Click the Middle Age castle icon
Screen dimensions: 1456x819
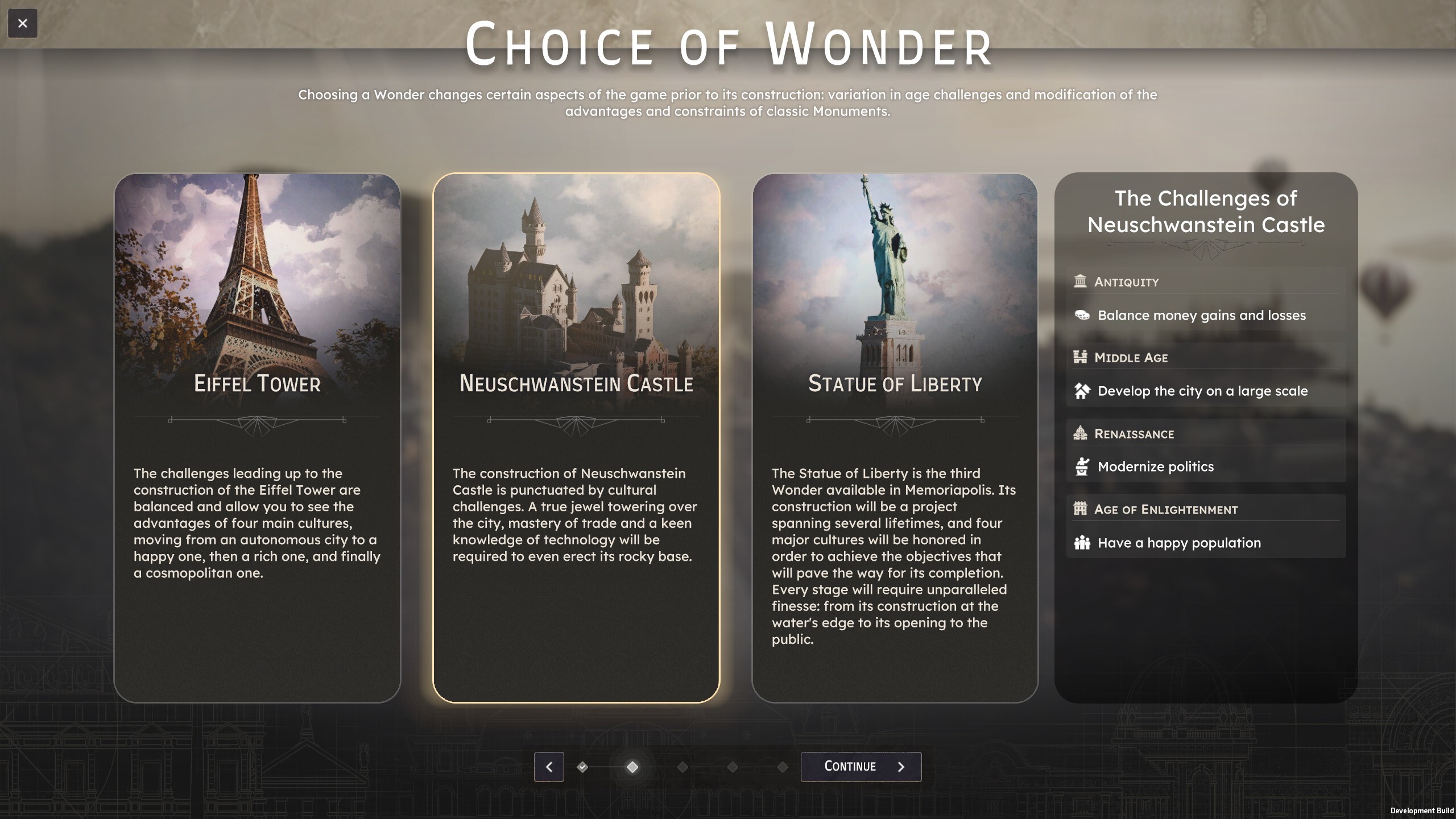pos(1080,358)
